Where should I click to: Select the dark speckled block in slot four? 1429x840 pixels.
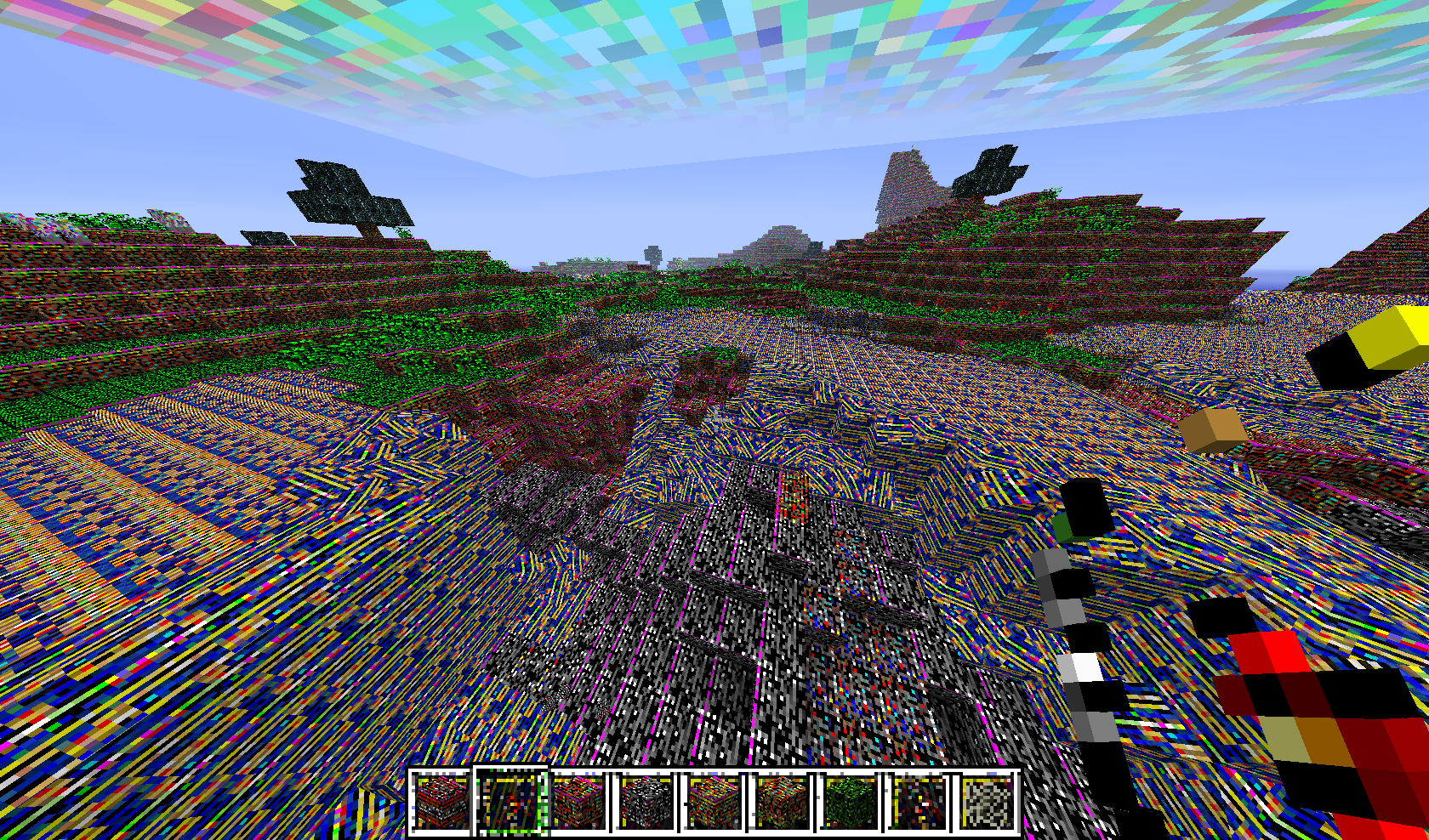coord(645,800)
